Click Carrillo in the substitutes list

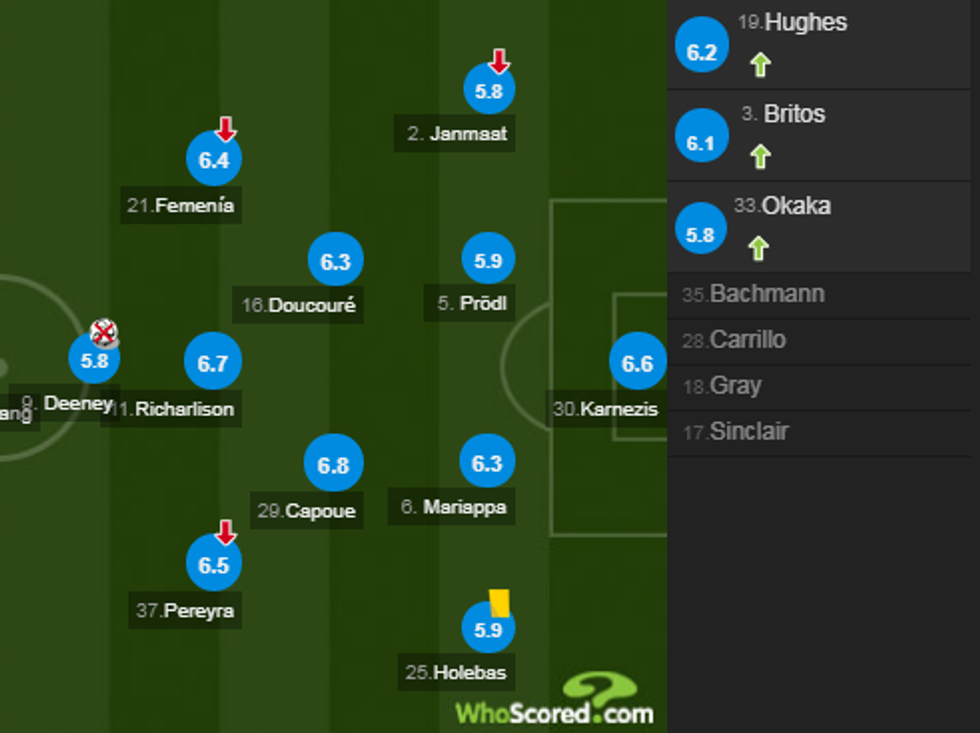coord(747,340)
